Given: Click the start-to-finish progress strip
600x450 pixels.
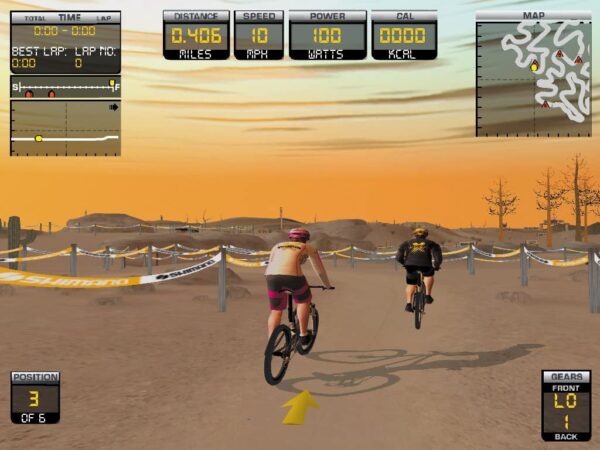Looking at the screenshot, I should [x=65, y=88].
